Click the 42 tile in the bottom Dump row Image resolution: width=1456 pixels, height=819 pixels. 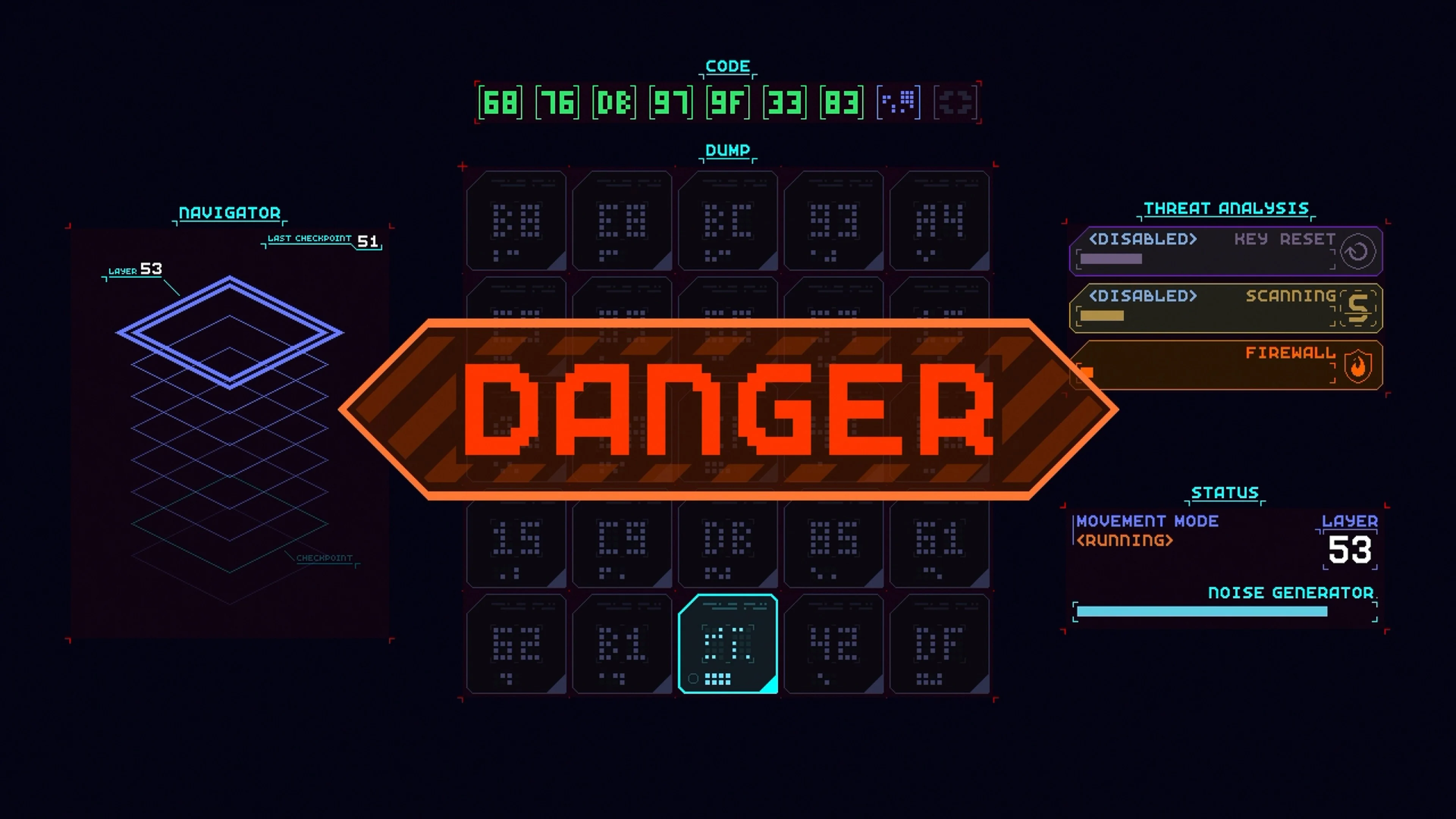[834, 644]
